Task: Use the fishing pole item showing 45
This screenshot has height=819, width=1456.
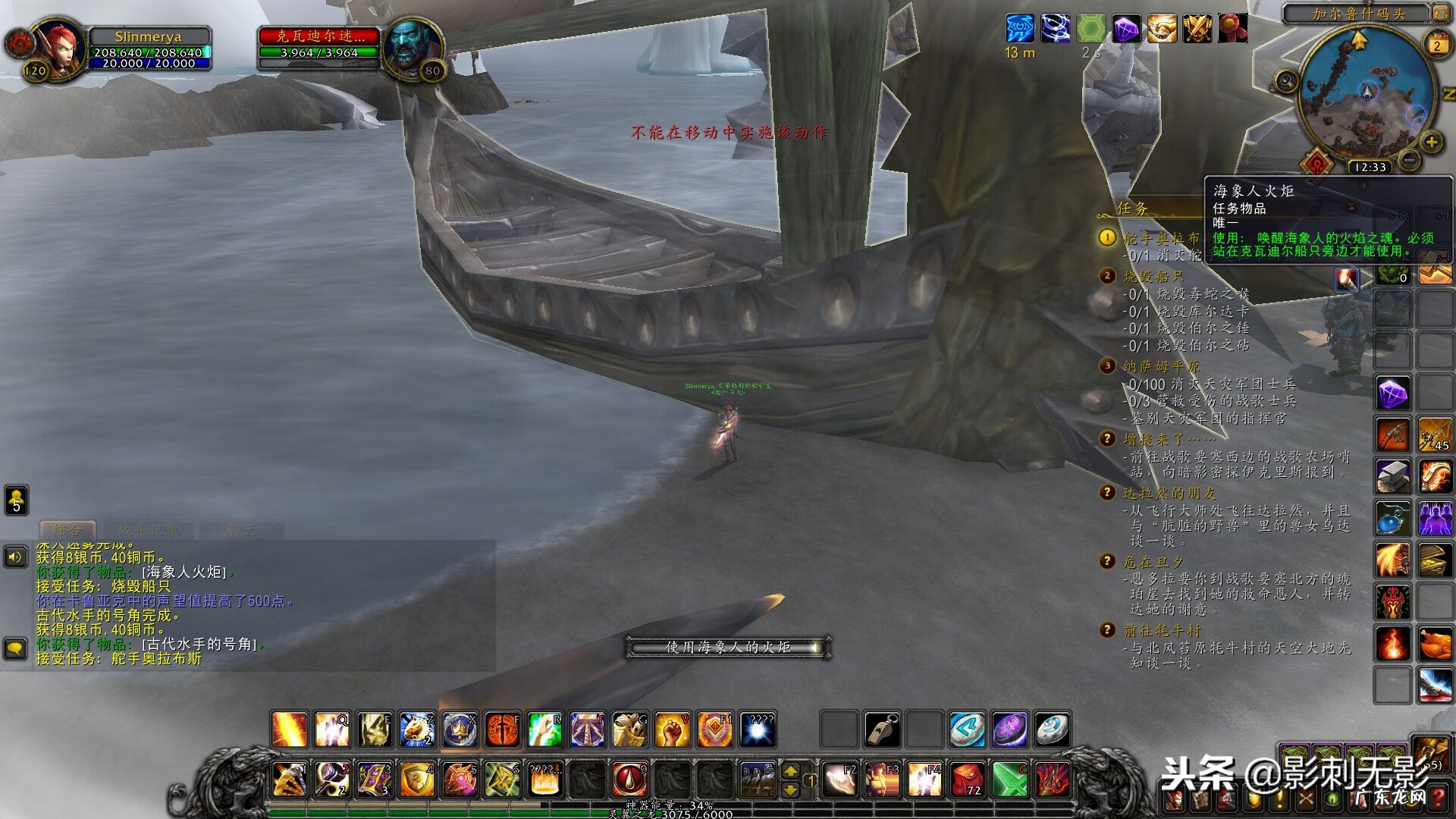Action: coord(1435,435)
